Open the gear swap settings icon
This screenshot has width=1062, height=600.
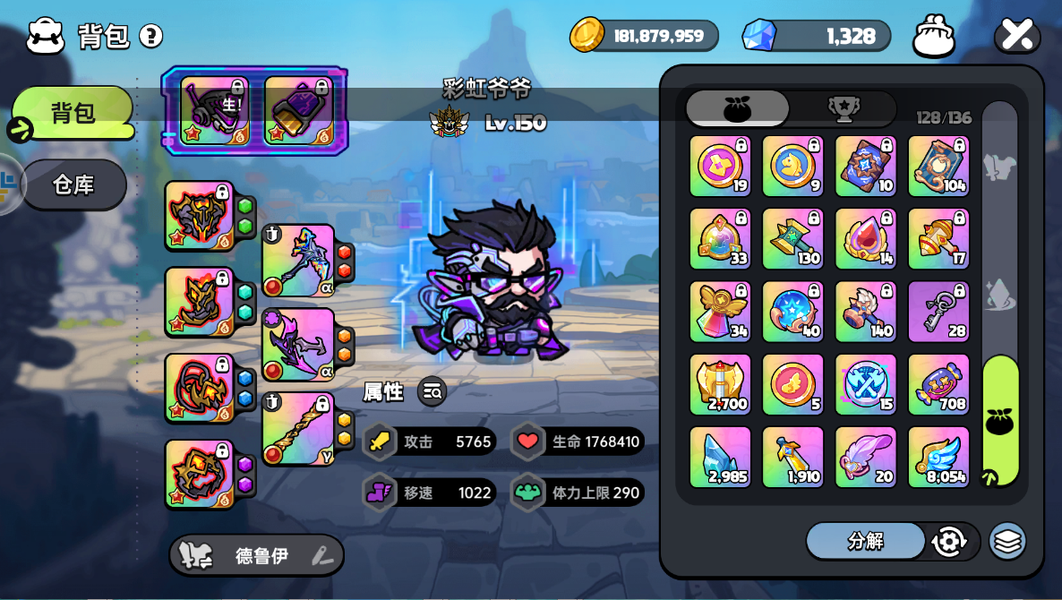(948, 541)
